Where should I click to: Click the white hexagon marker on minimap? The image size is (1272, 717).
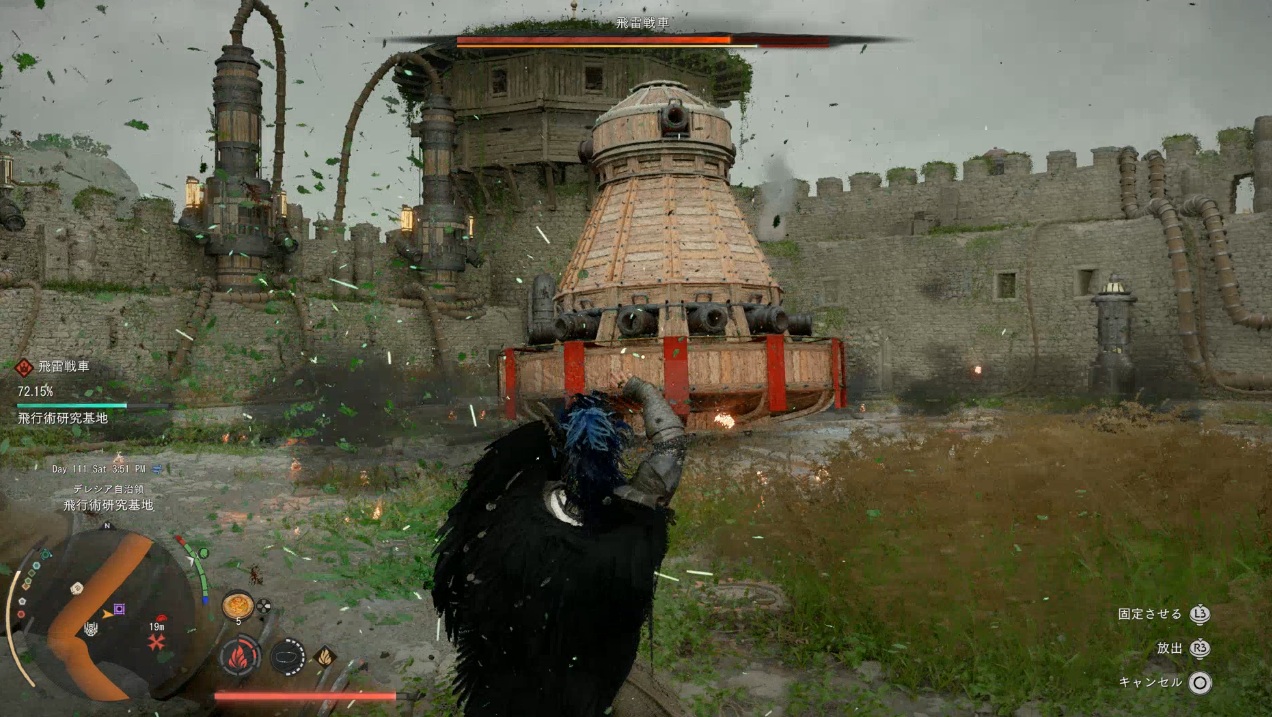[76, 589]
